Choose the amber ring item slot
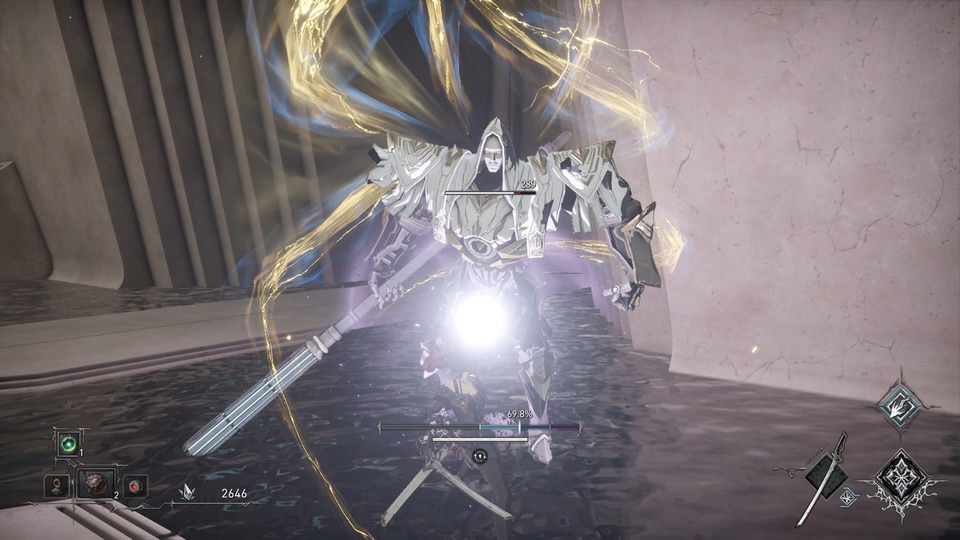This screenshot has width=960, height=540. tap(57, 487)
